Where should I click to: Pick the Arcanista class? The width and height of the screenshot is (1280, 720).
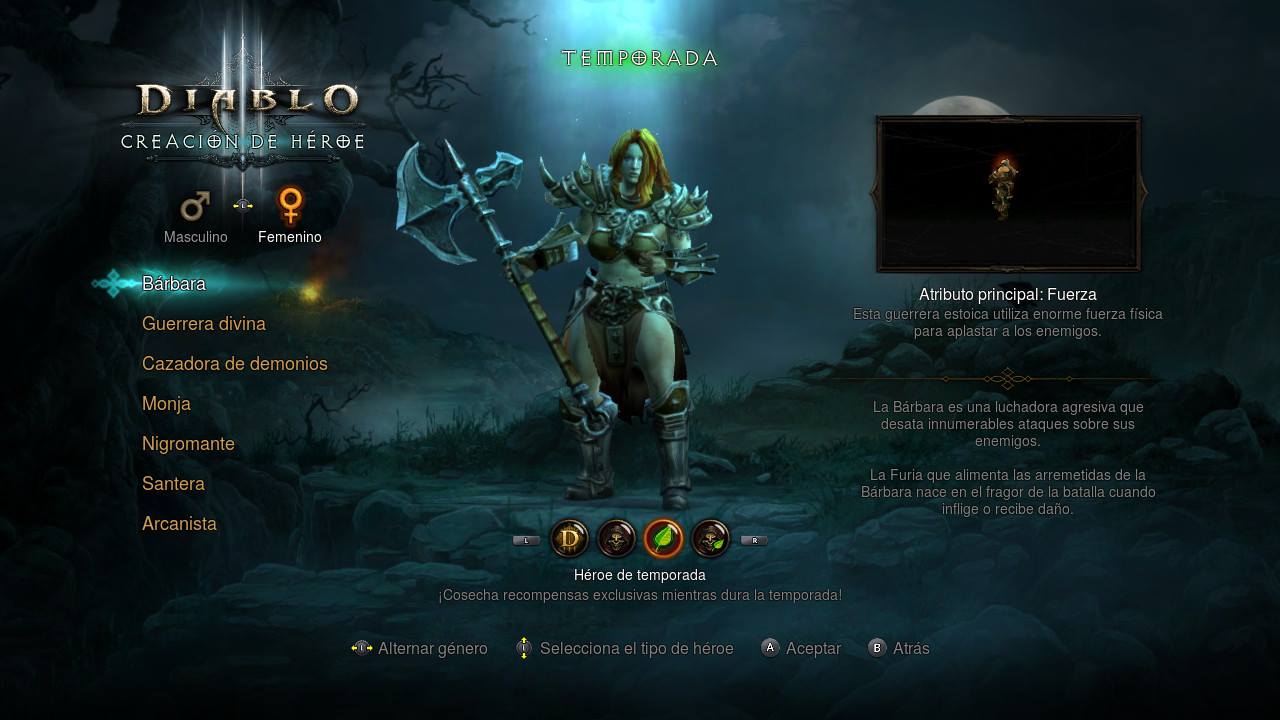click(x=179, y=524)
